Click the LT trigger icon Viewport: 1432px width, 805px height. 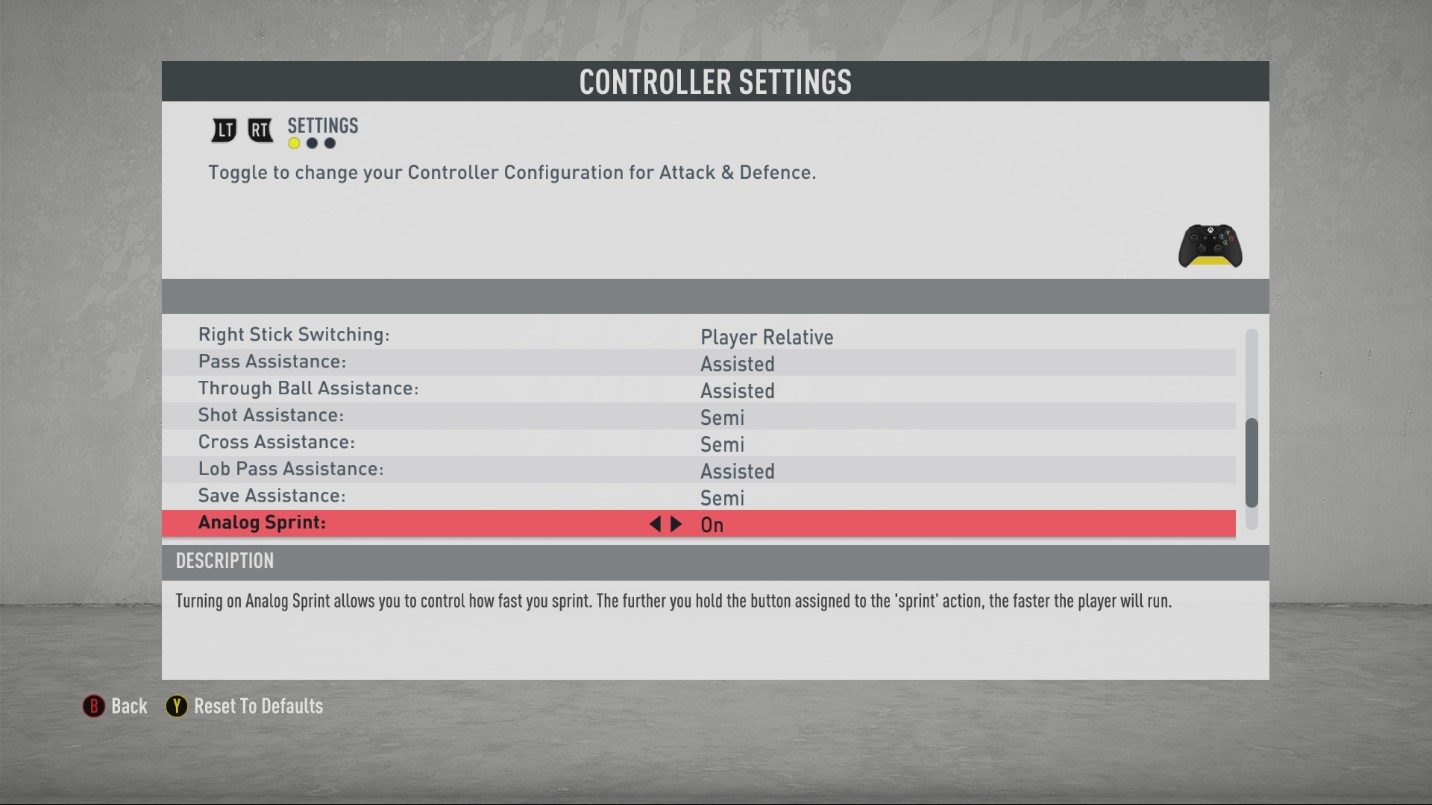[223, 129]
